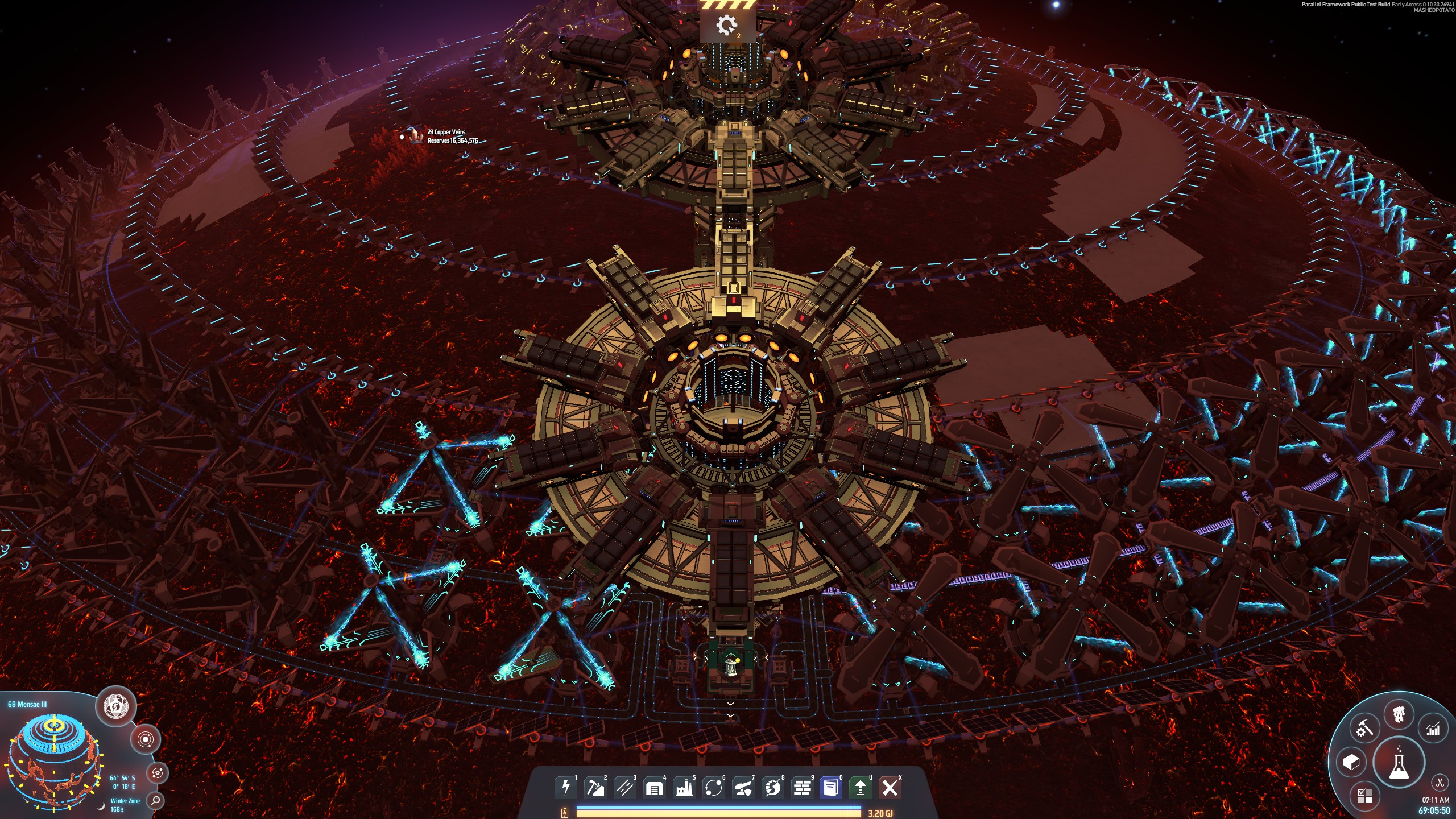Open the storage warehouse build category
Screen dimensions: 1456x819
click(654, 788)
